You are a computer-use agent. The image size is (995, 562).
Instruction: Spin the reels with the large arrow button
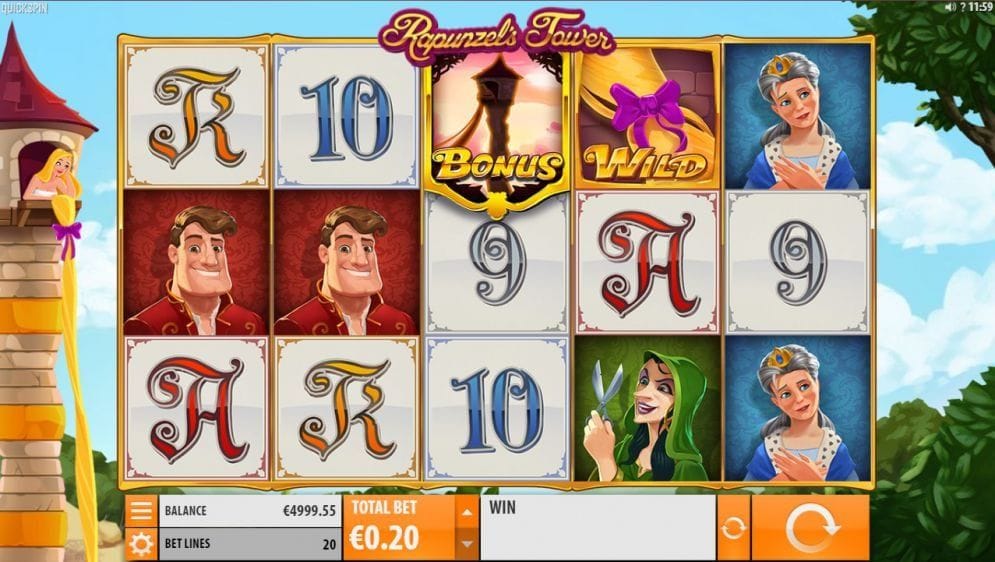(x=810, y=527)
